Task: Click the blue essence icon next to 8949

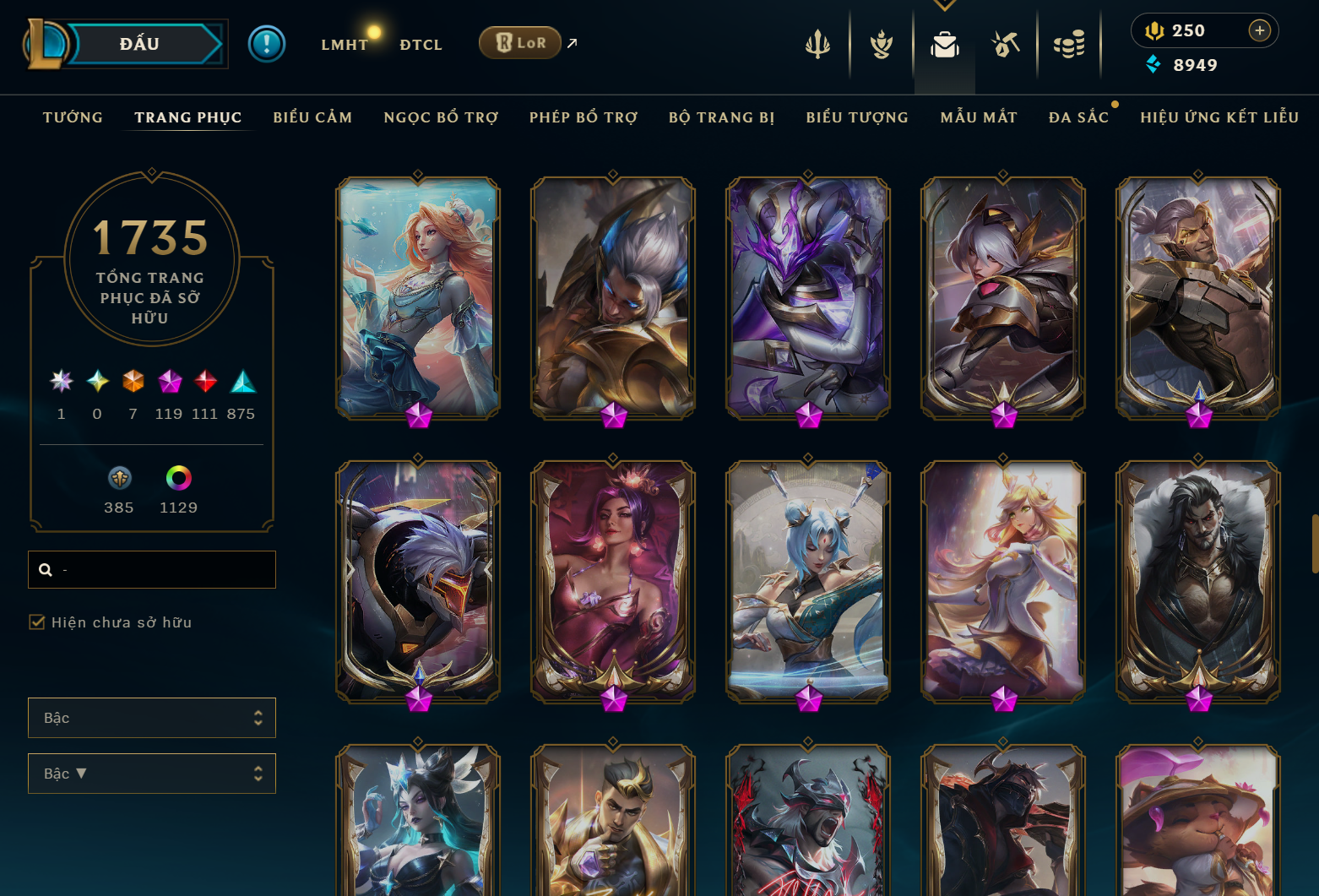Action: tap(1153, 64)
